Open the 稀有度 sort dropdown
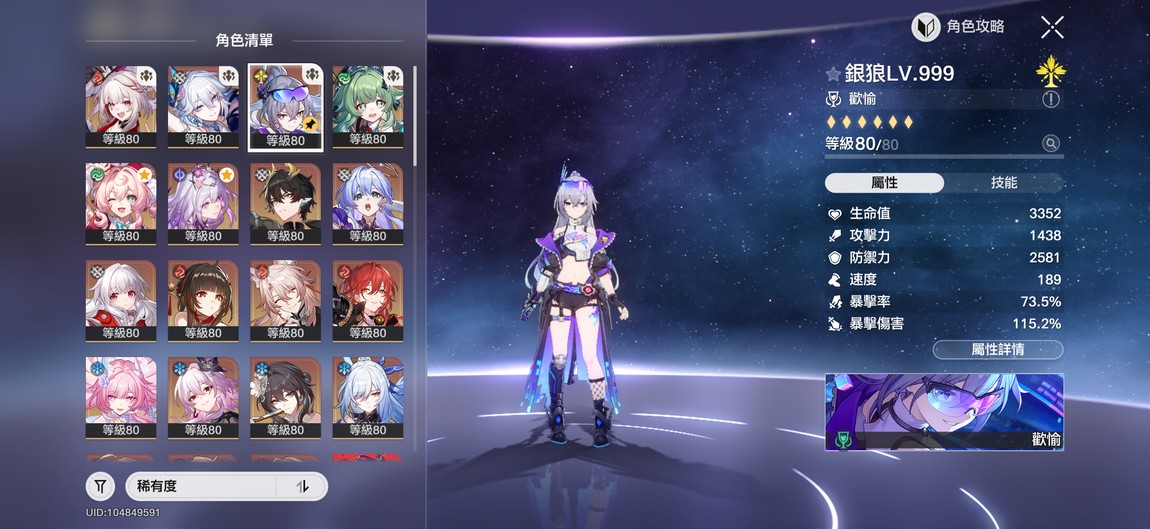 coord(200,487)
